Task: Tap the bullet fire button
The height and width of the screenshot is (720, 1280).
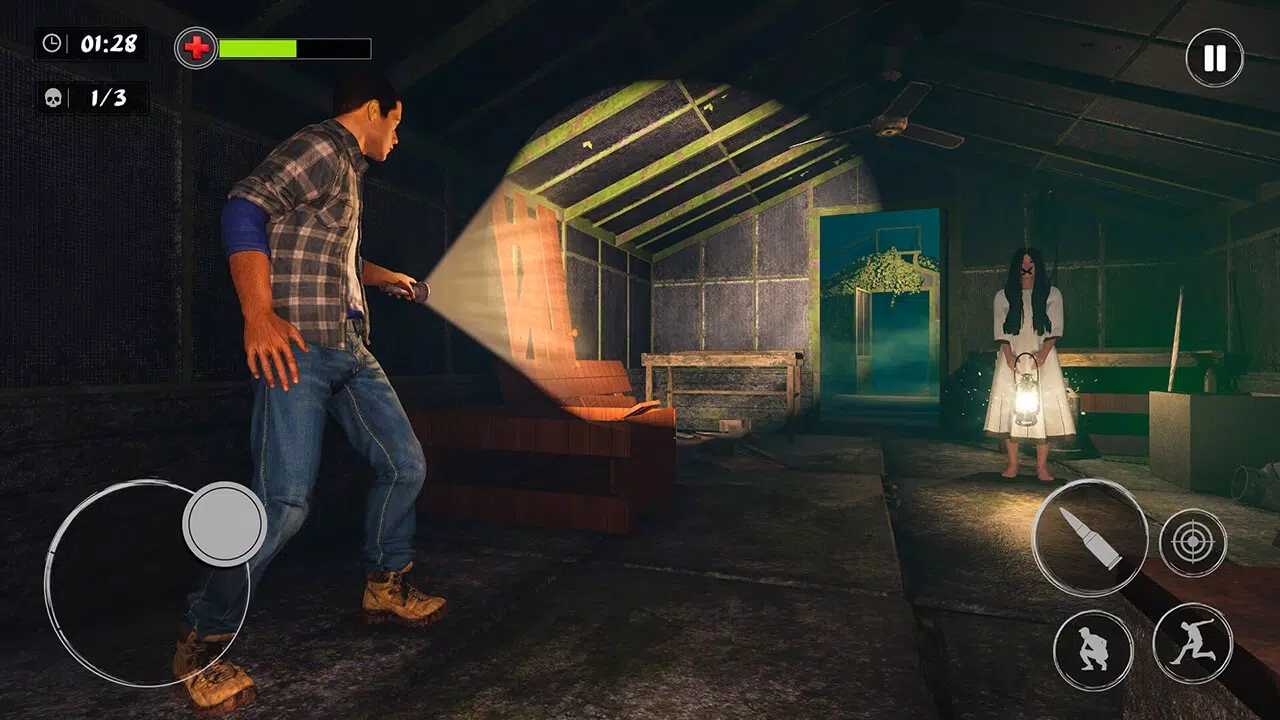Action: coord(1090,538)
